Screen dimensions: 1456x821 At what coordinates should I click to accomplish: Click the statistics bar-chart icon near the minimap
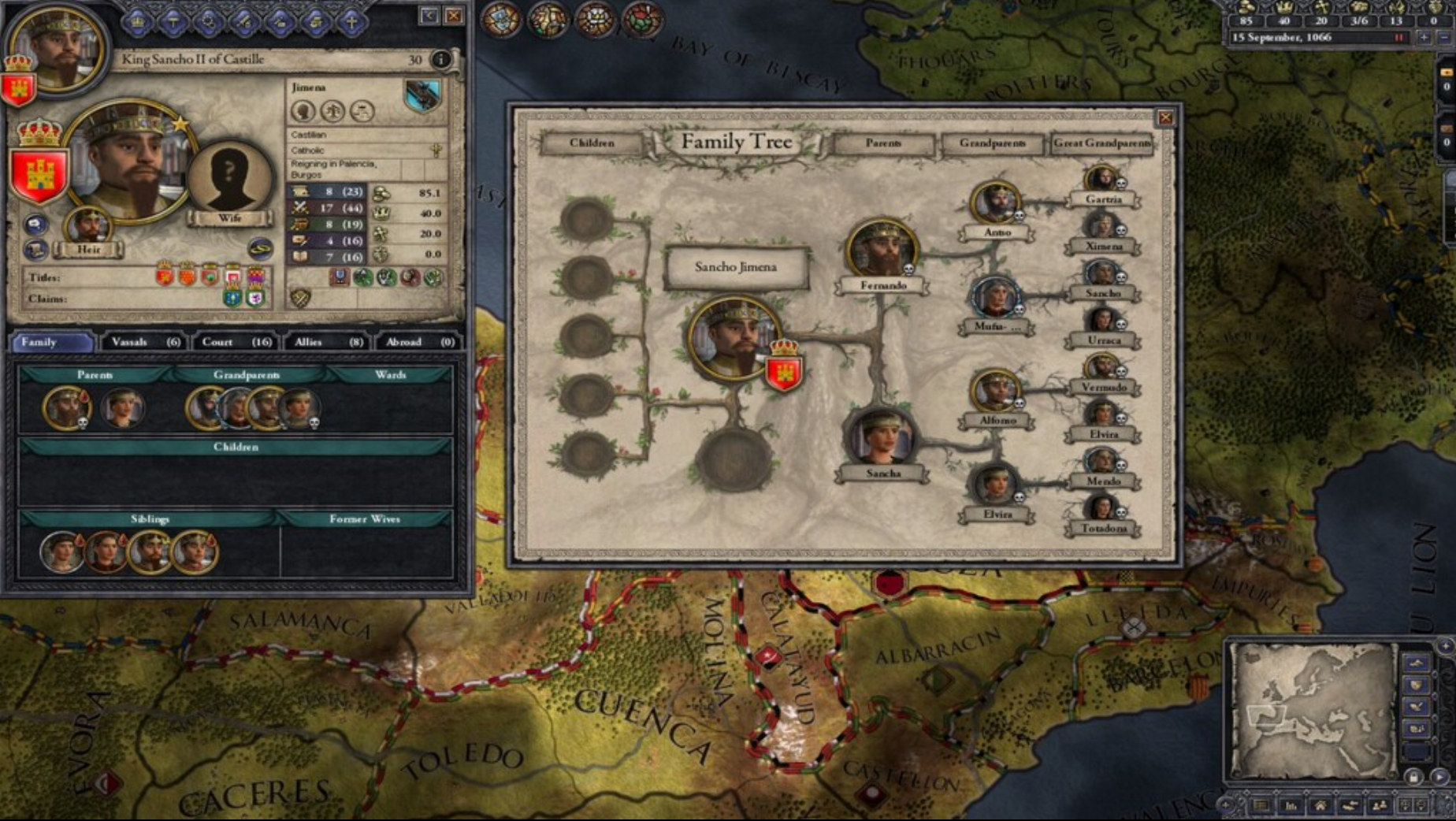click(x=1291, y=806)
